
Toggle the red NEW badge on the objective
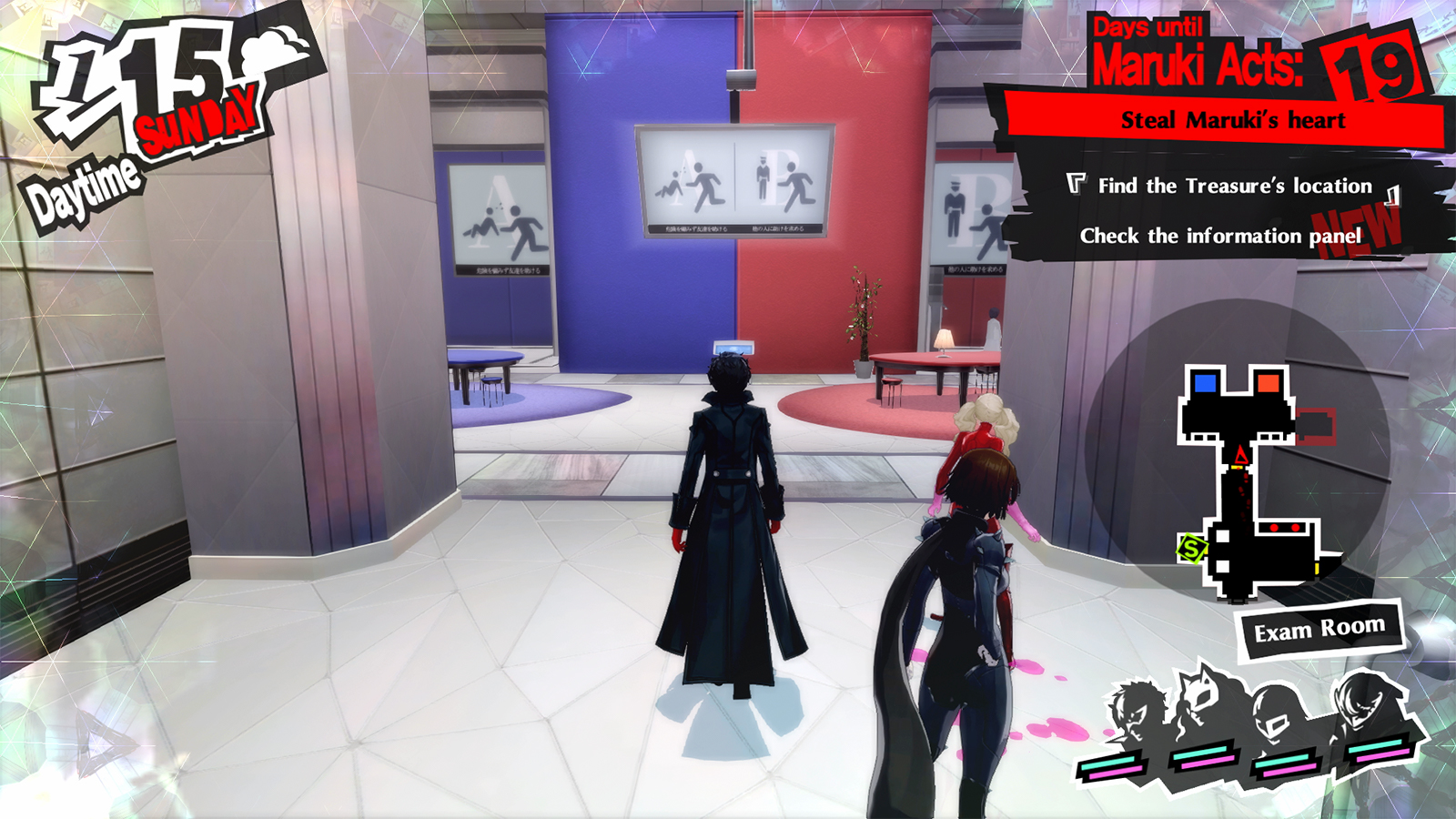click(1355, 228)
